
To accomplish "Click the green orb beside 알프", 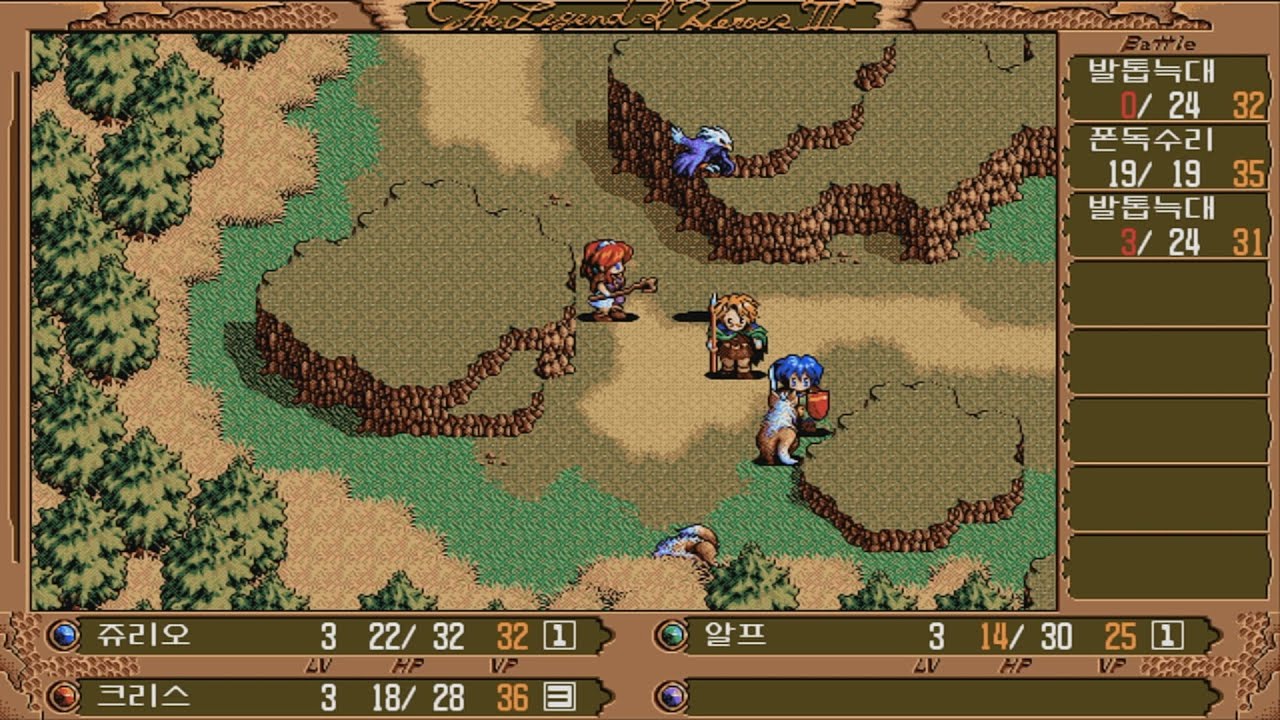I will tap(672, 635).
